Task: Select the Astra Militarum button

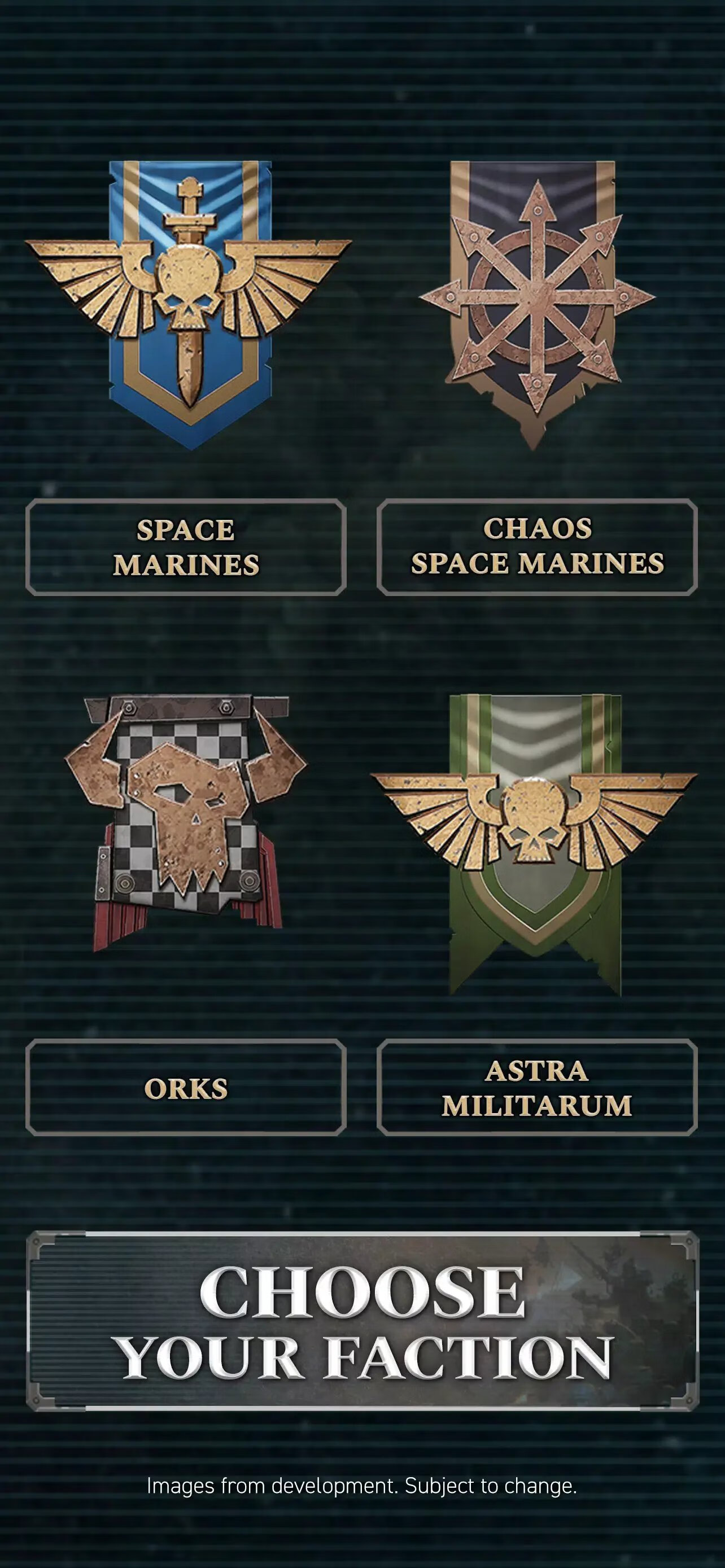Action: (537, 1087)
